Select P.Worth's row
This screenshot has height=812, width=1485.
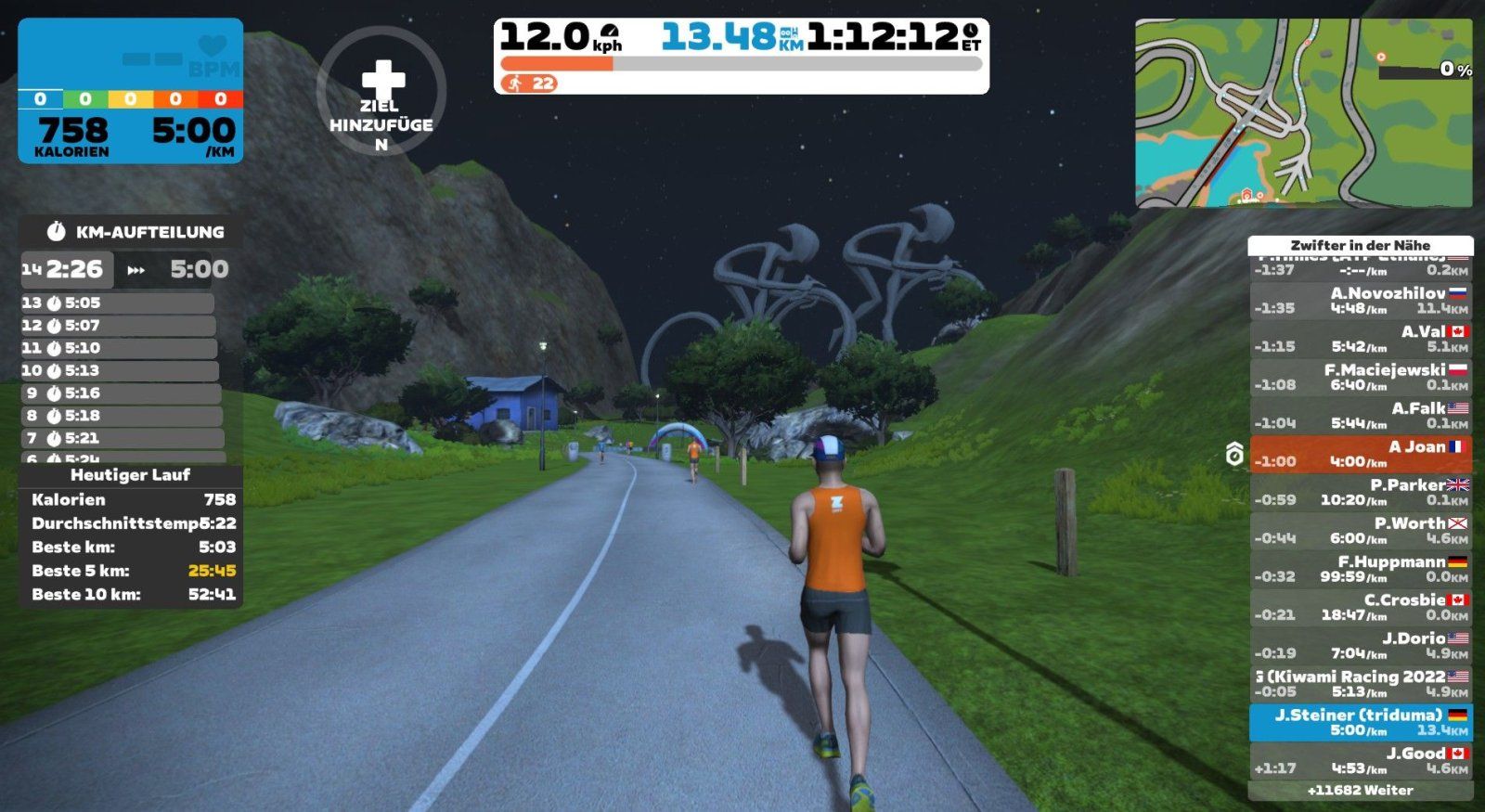pyautogui.click(x=1360, y=531)
